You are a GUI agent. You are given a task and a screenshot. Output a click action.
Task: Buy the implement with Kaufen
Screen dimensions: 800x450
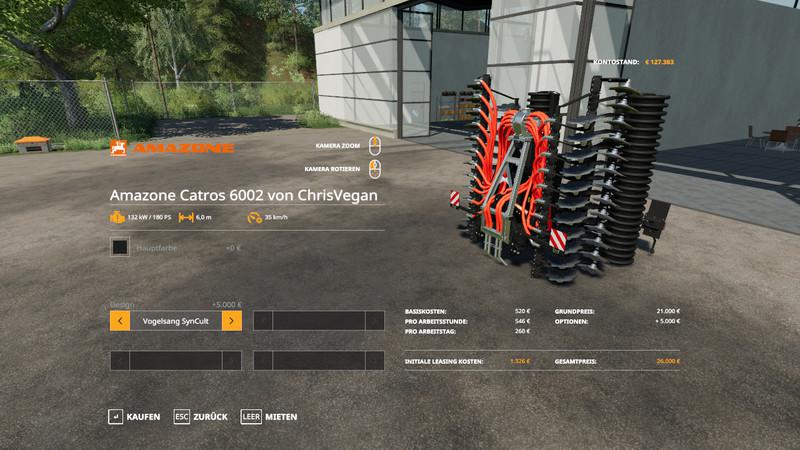click(134, 416)
